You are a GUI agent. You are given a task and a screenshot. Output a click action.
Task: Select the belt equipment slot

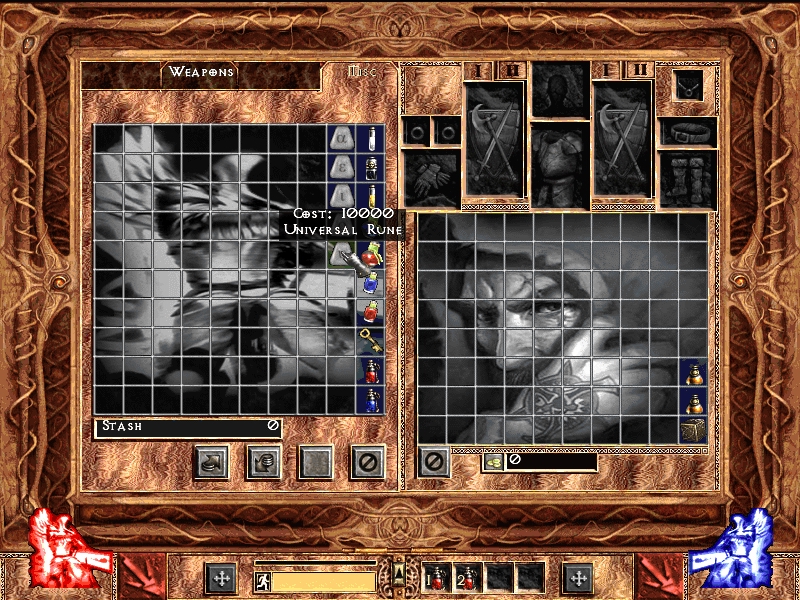point(688,131)
